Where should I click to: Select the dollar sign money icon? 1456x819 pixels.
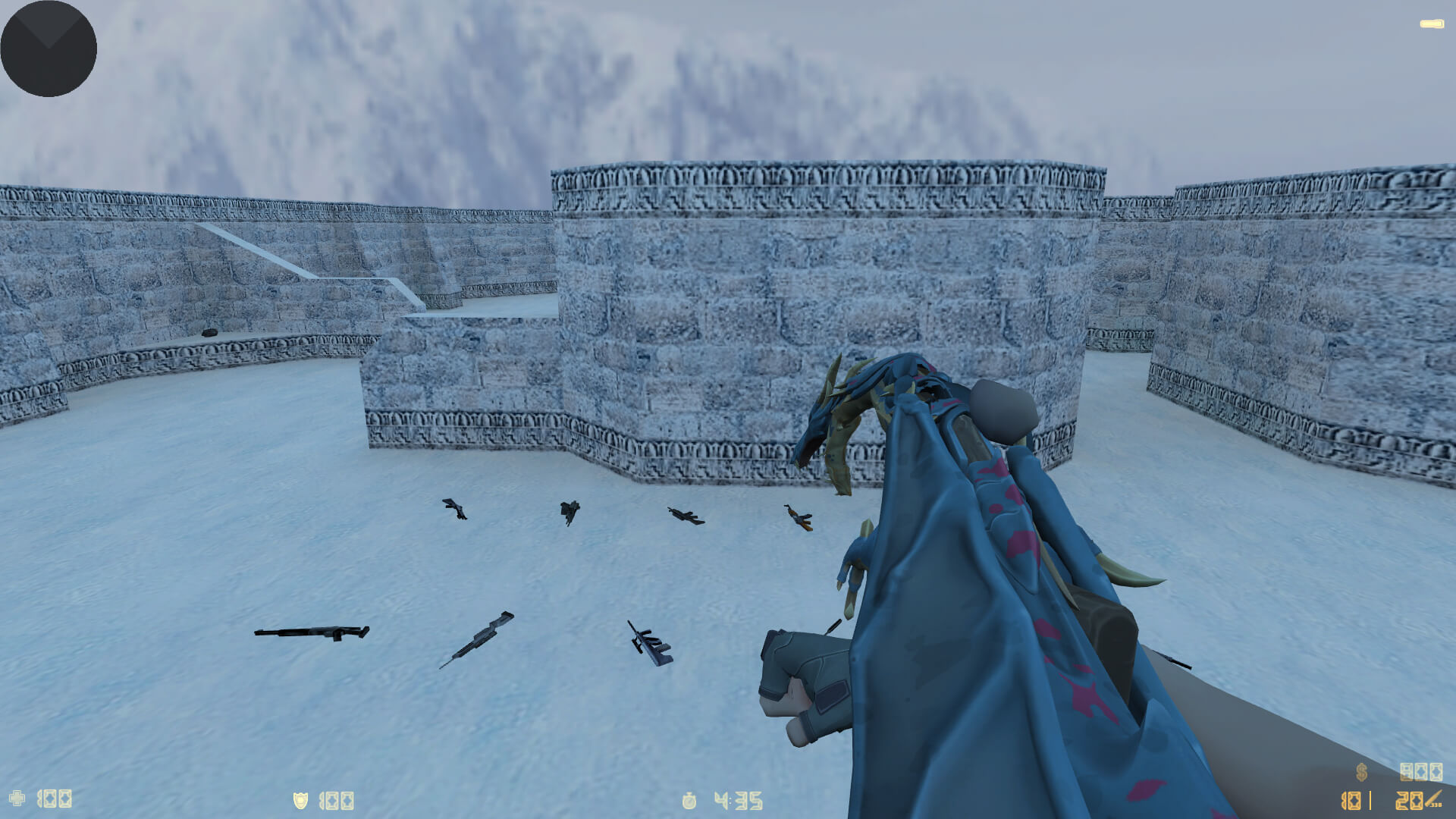click(x=1361, y=772)
